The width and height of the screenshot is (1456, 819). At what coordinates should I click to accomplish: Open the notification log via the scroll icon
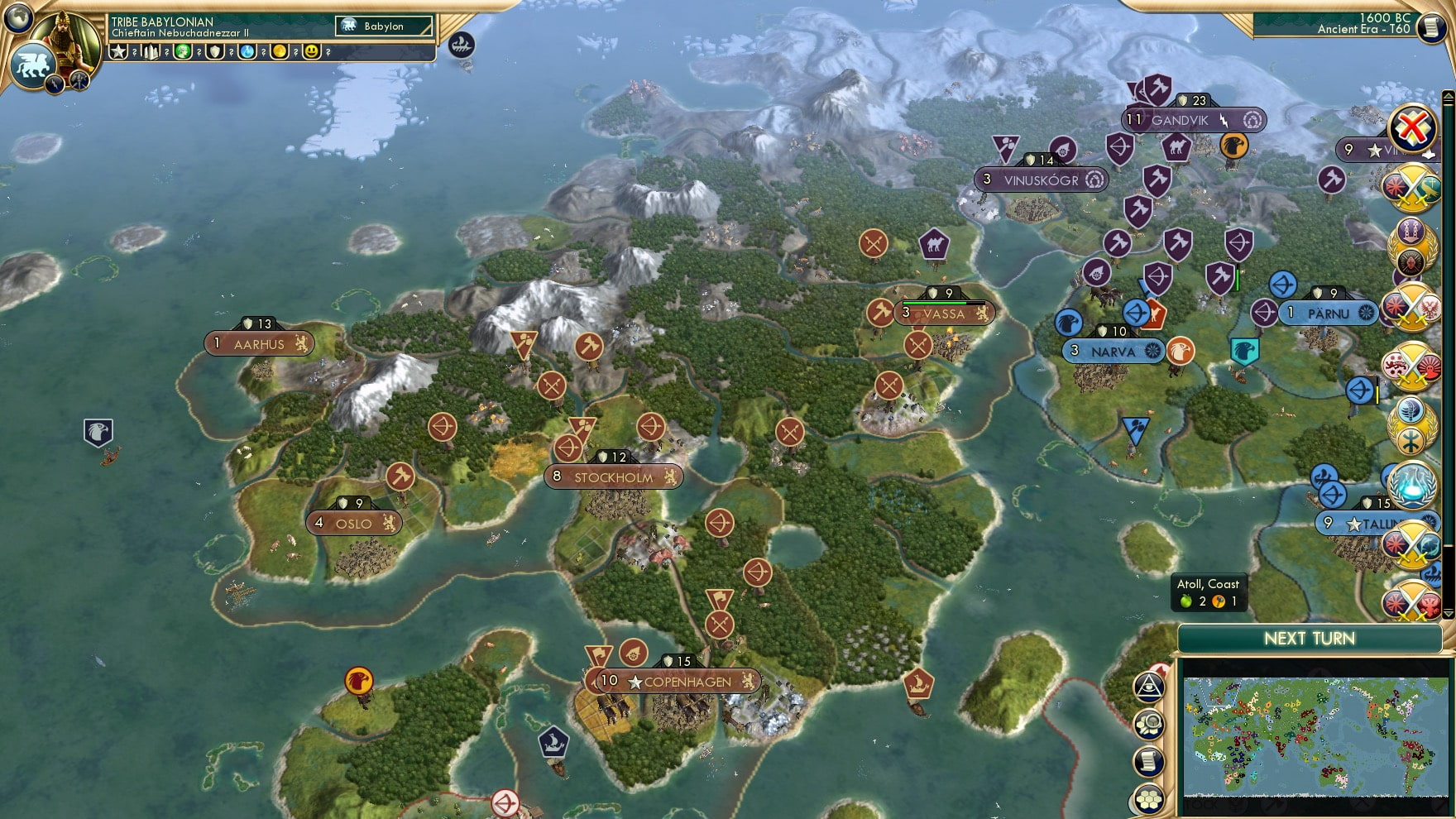(x=1149, y=759)
